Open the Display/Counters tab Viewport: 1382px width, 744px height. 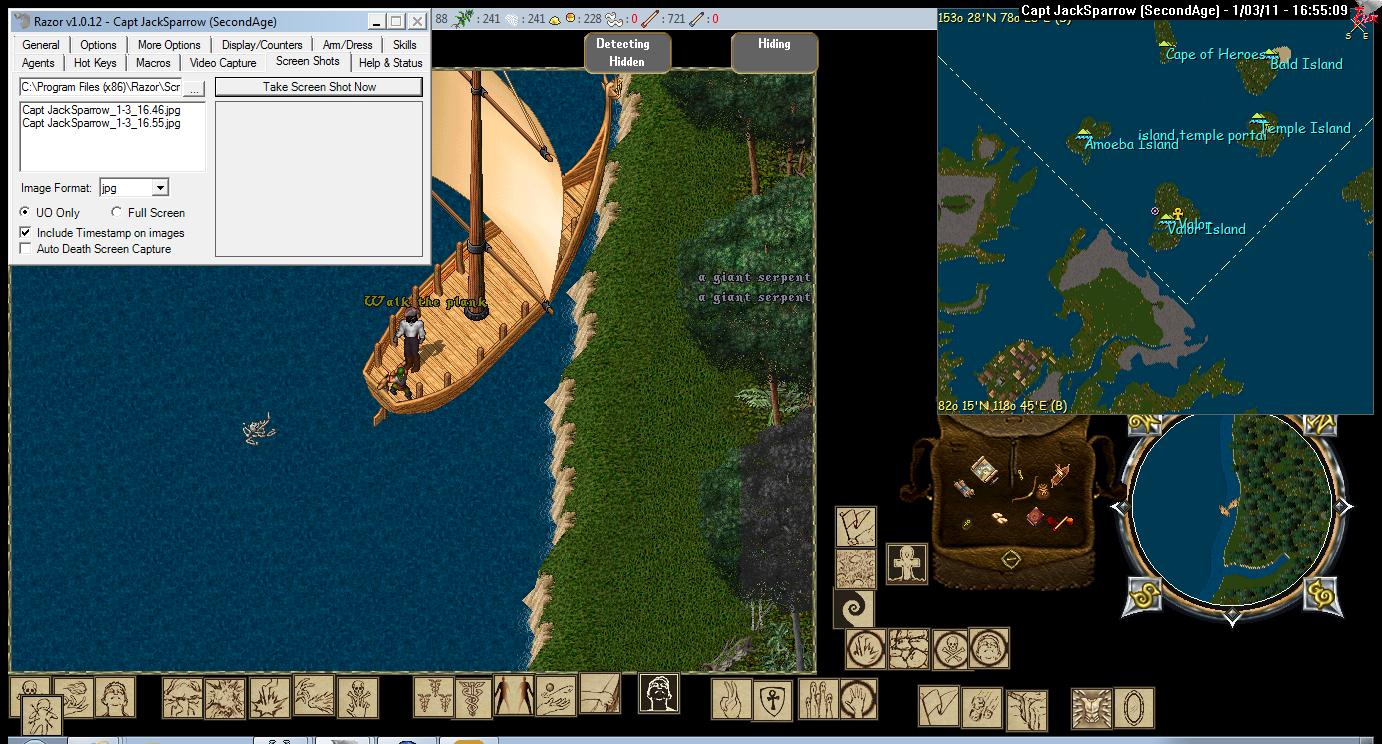[x=262, y=45]
